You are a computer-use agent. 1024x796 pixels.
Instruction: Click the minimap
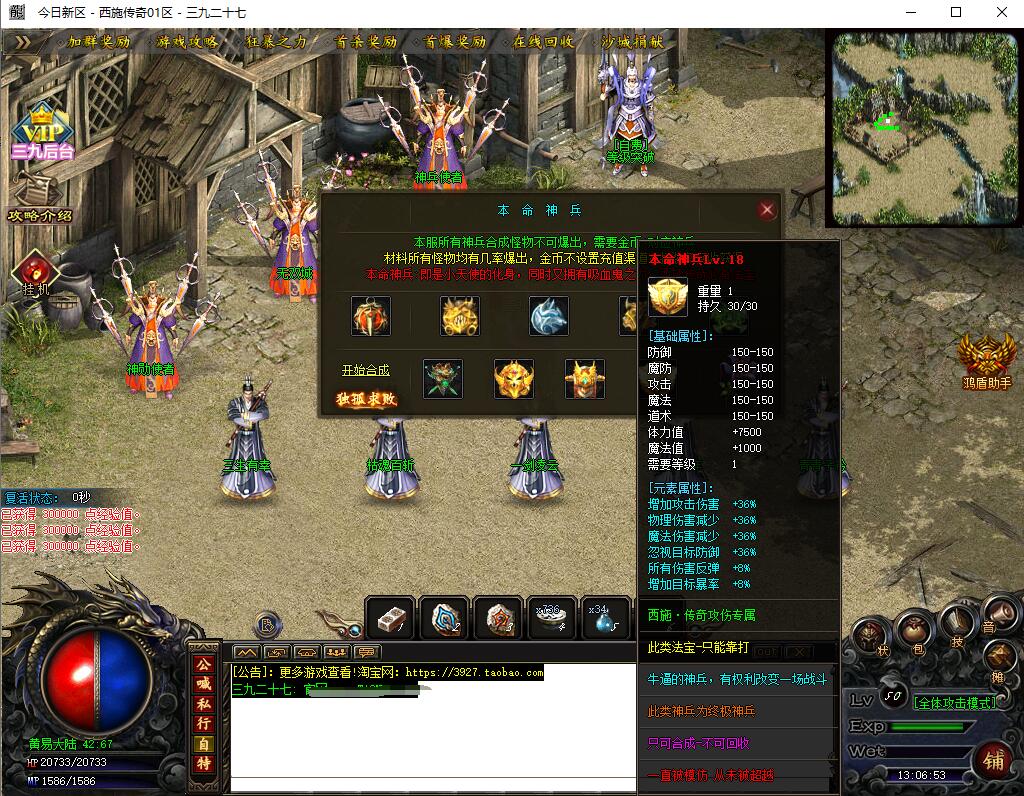(924, 127)
